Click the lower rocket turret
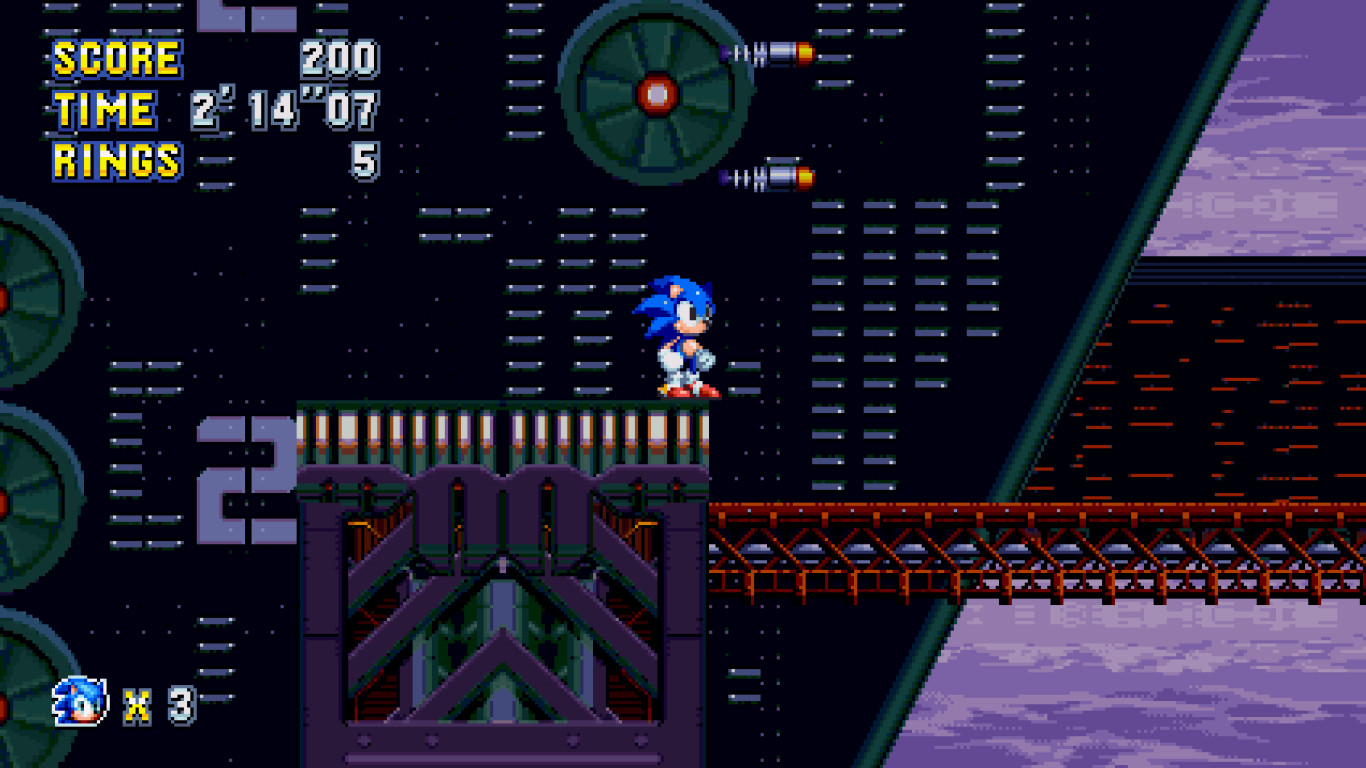 pos(765,175)
